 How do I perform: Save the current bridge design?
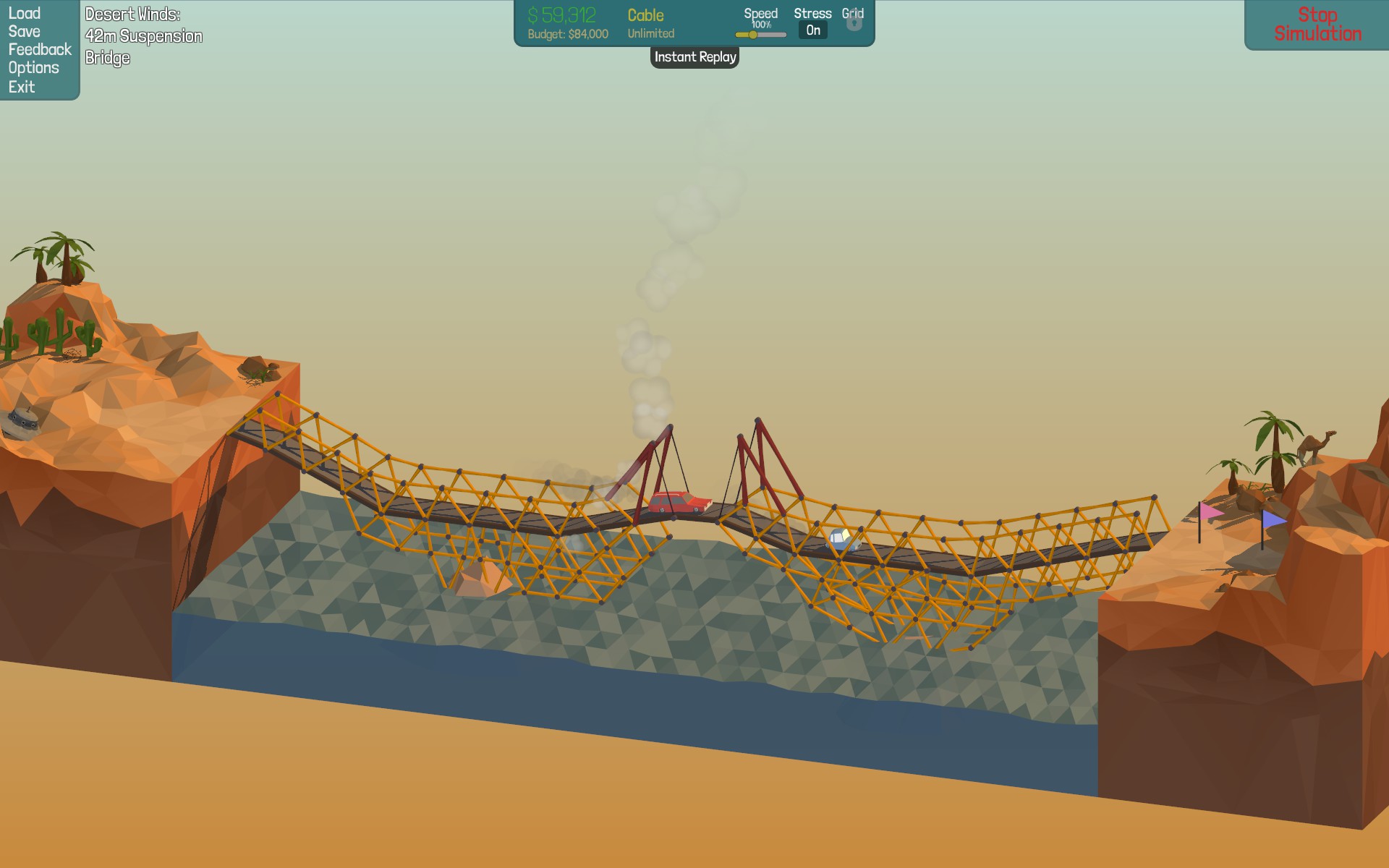(24, 31)
